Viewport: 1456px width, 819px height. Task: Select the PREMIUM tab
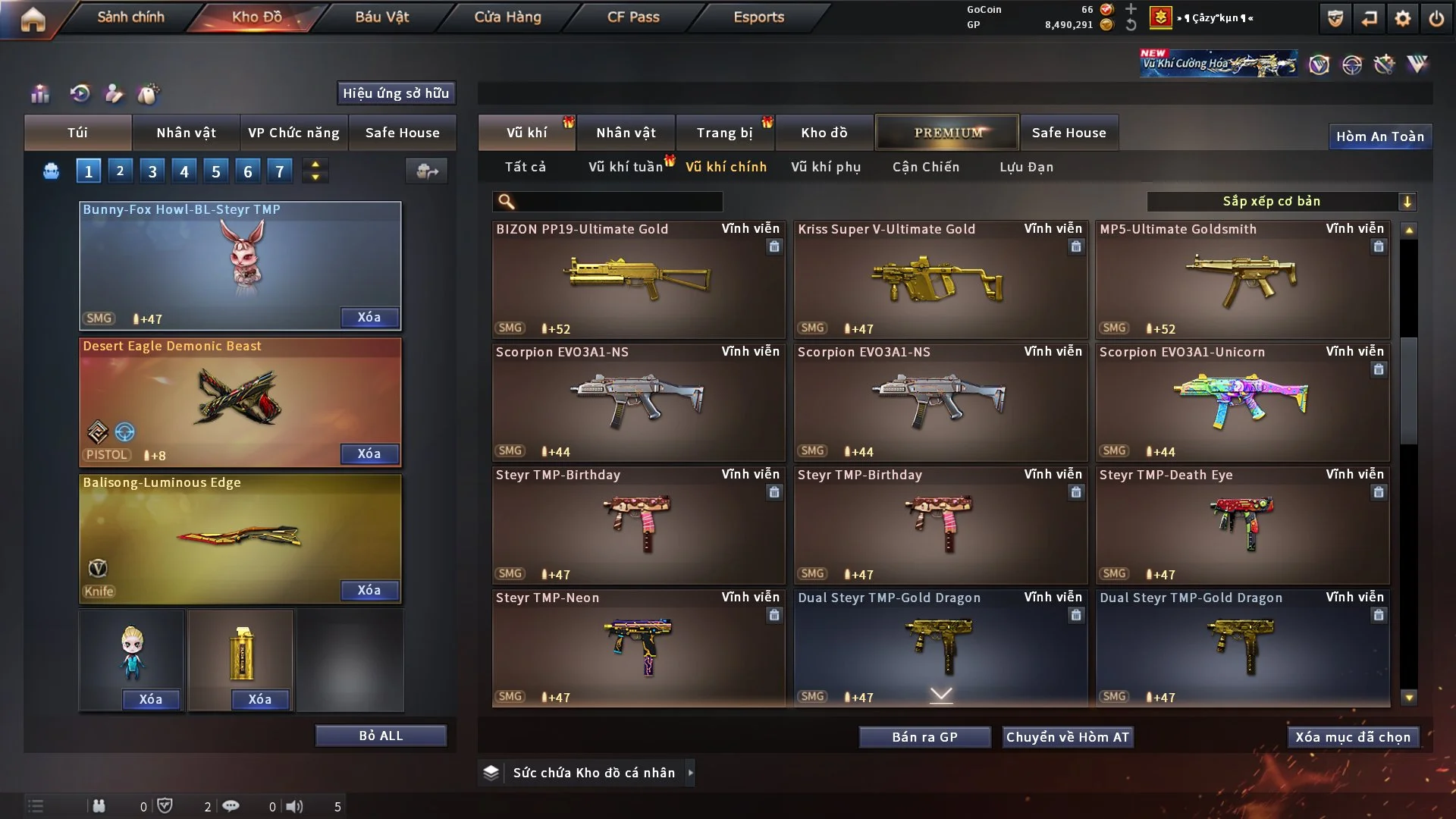point(947,133)
